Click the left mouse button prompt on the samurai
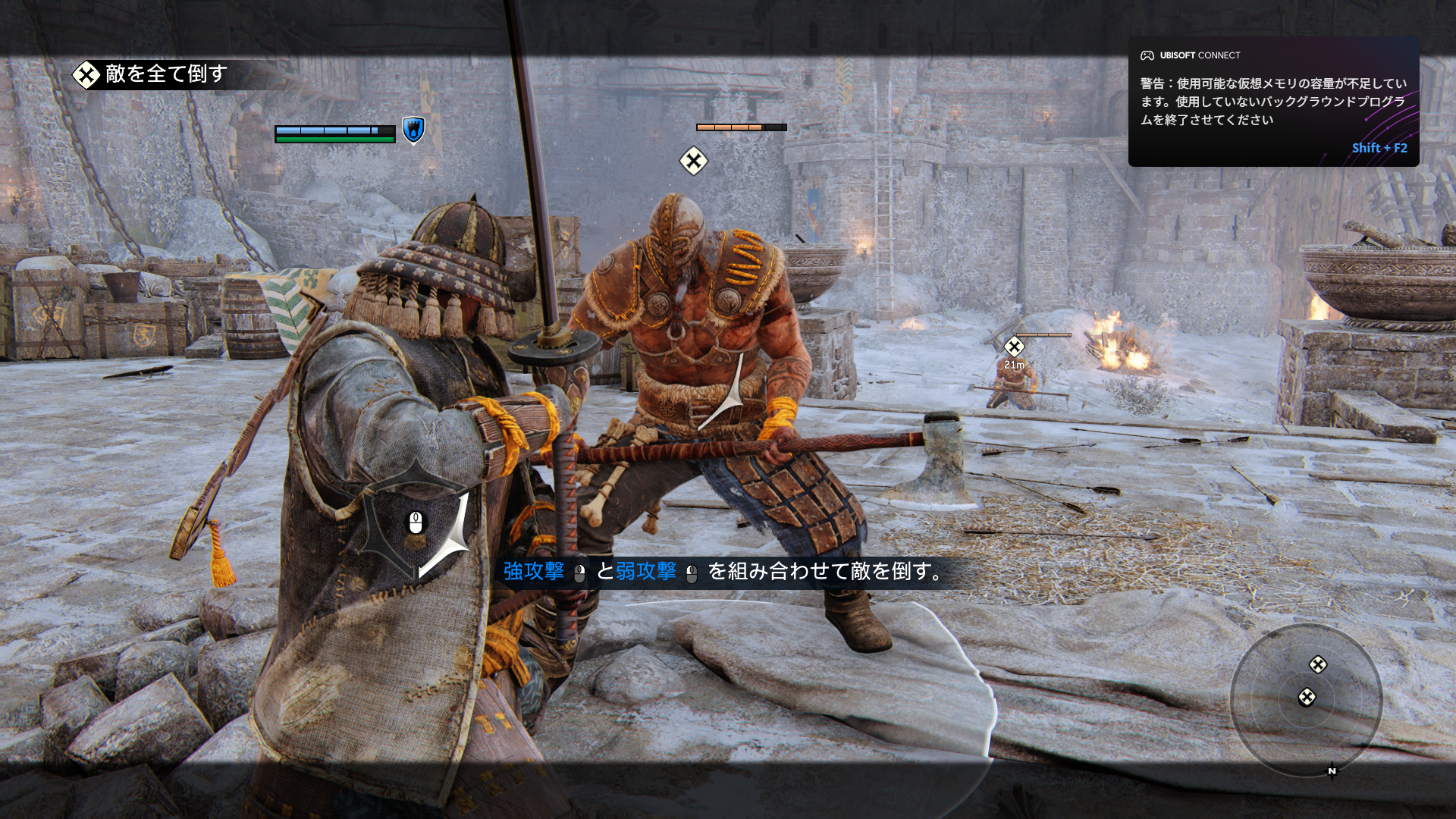 tap(416, 522)
